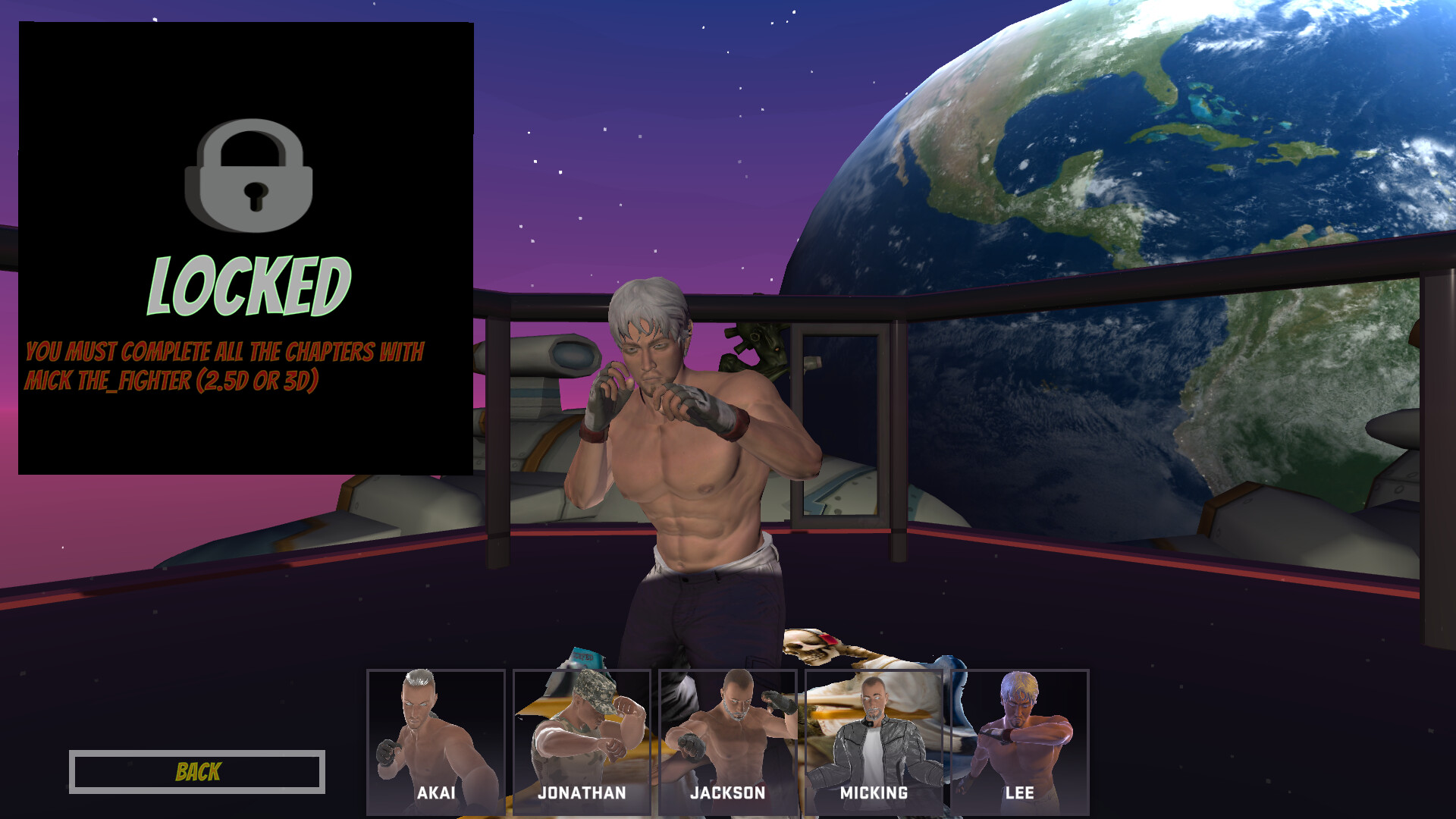
Task: Click the LEE name label
Action: pyautogui.click(x=1020, y=793)
